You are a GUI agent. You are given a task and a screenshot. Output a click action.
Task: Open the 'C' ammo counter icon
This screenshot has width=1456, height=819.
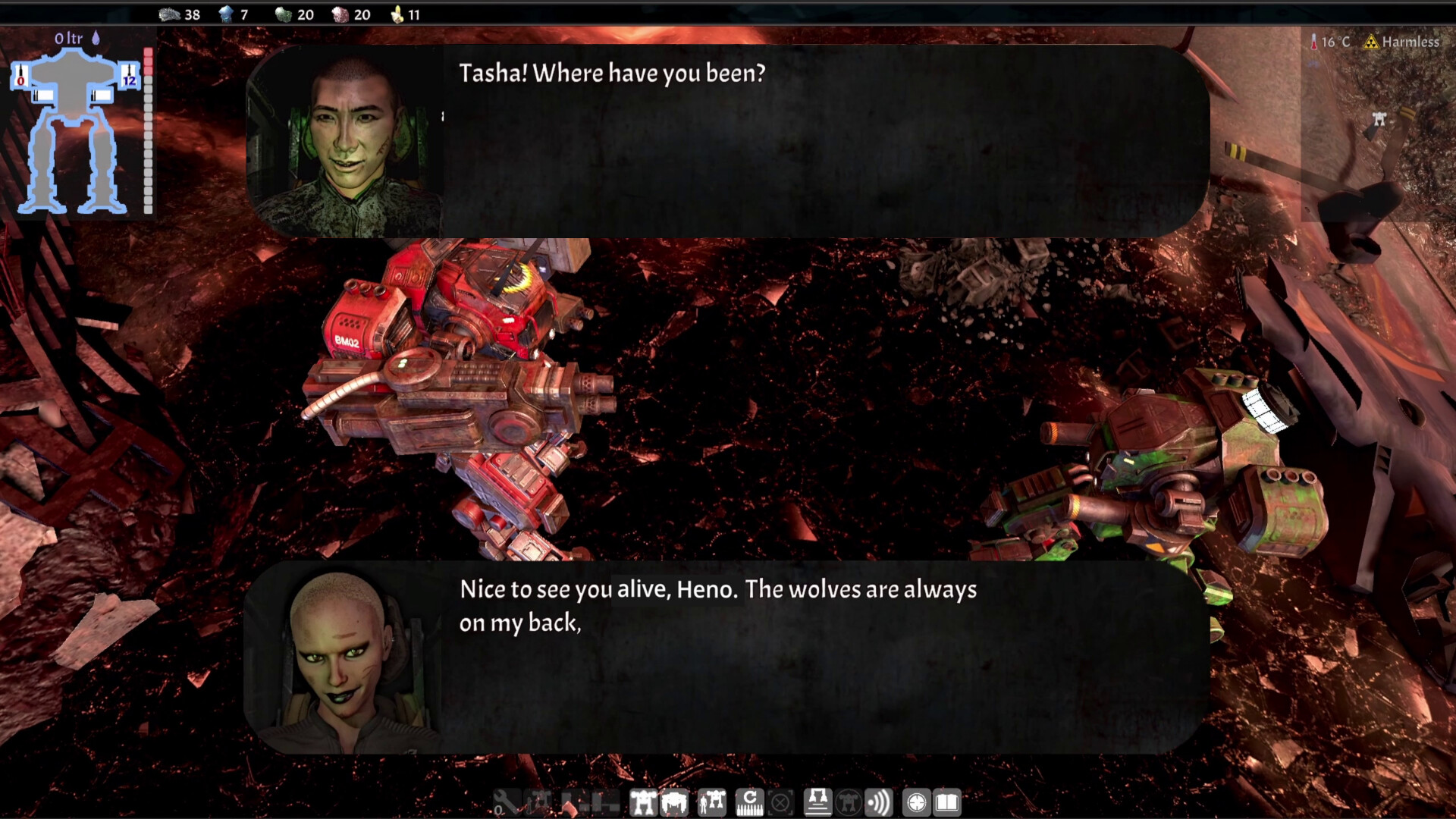[749, 802]
